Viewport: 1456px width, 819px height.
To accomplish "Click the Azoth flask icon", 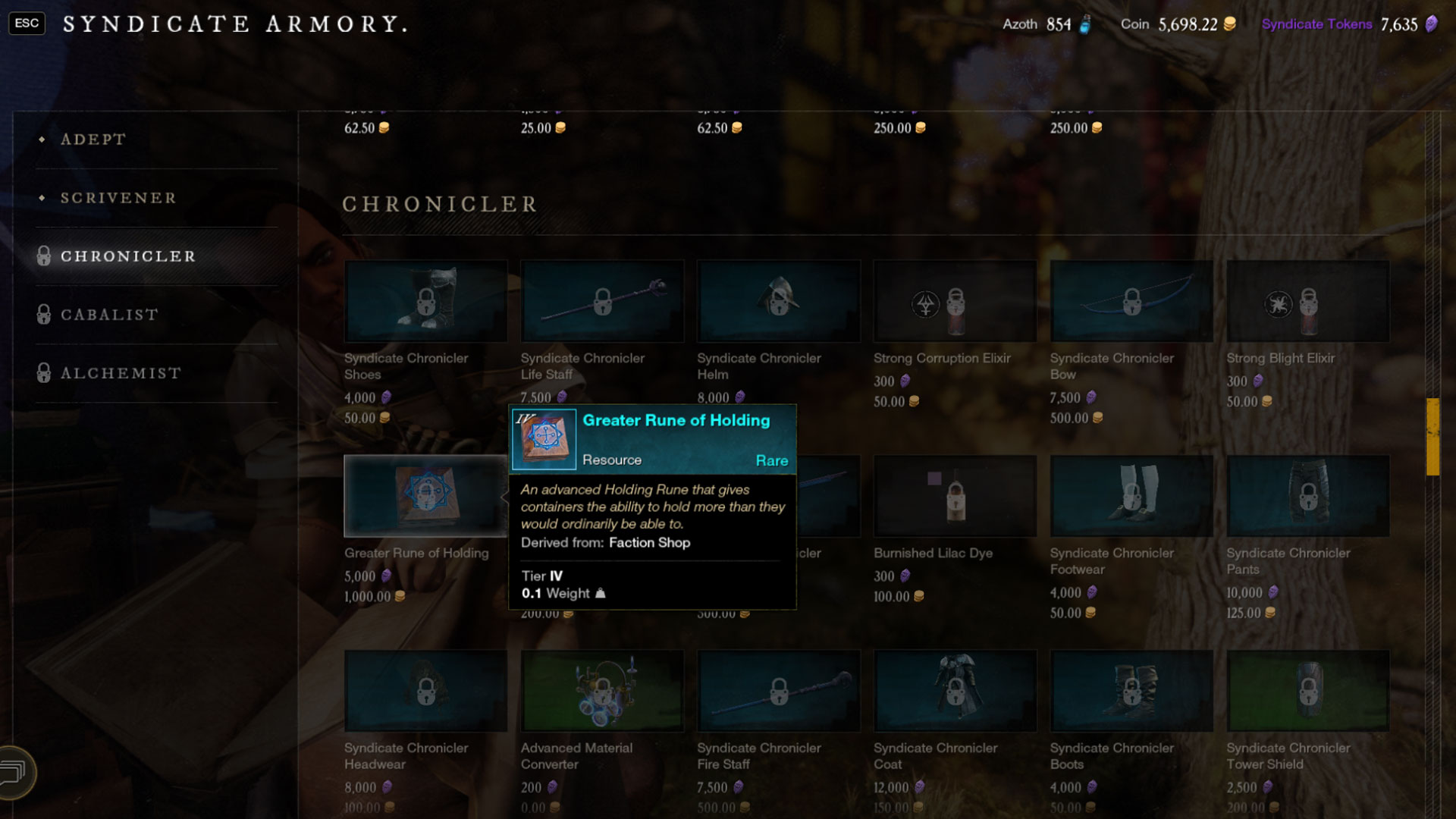I will [1086, 24].
